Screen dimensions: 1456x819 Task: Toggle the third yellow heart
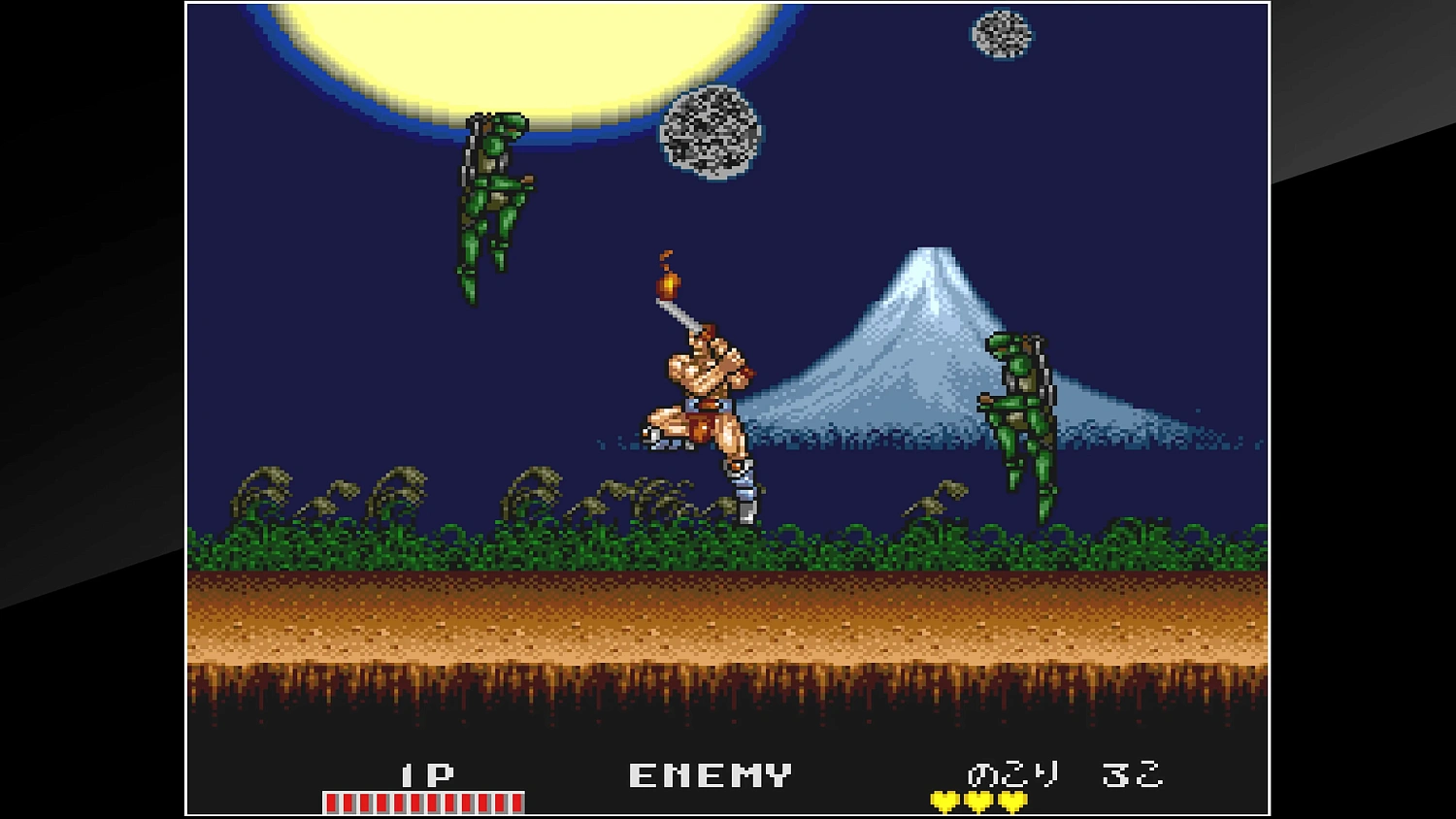(1010, 800)
